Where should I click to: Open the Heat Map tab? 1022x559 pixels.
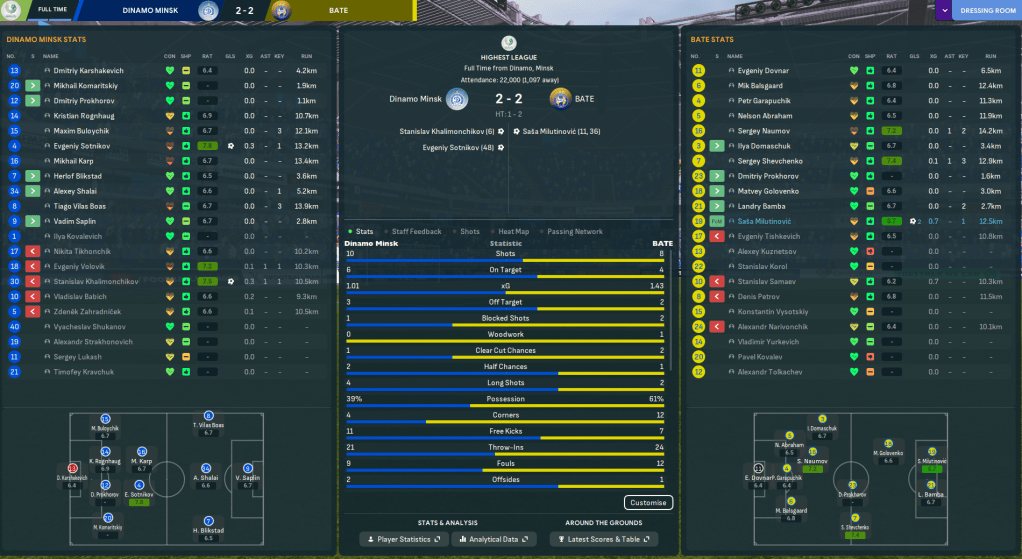[x=513, y=232]
